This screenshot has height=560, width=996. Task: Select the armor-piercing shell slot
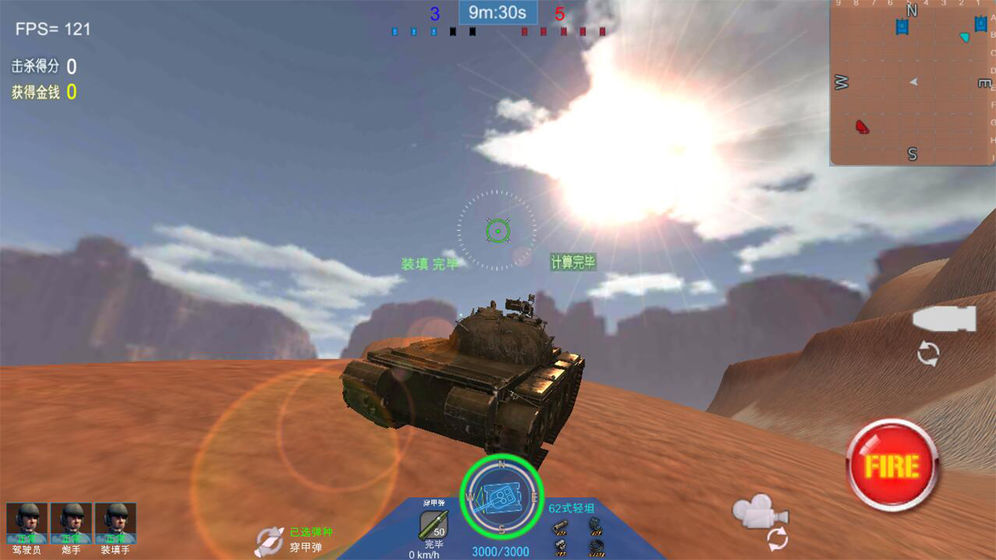[435, 524]
